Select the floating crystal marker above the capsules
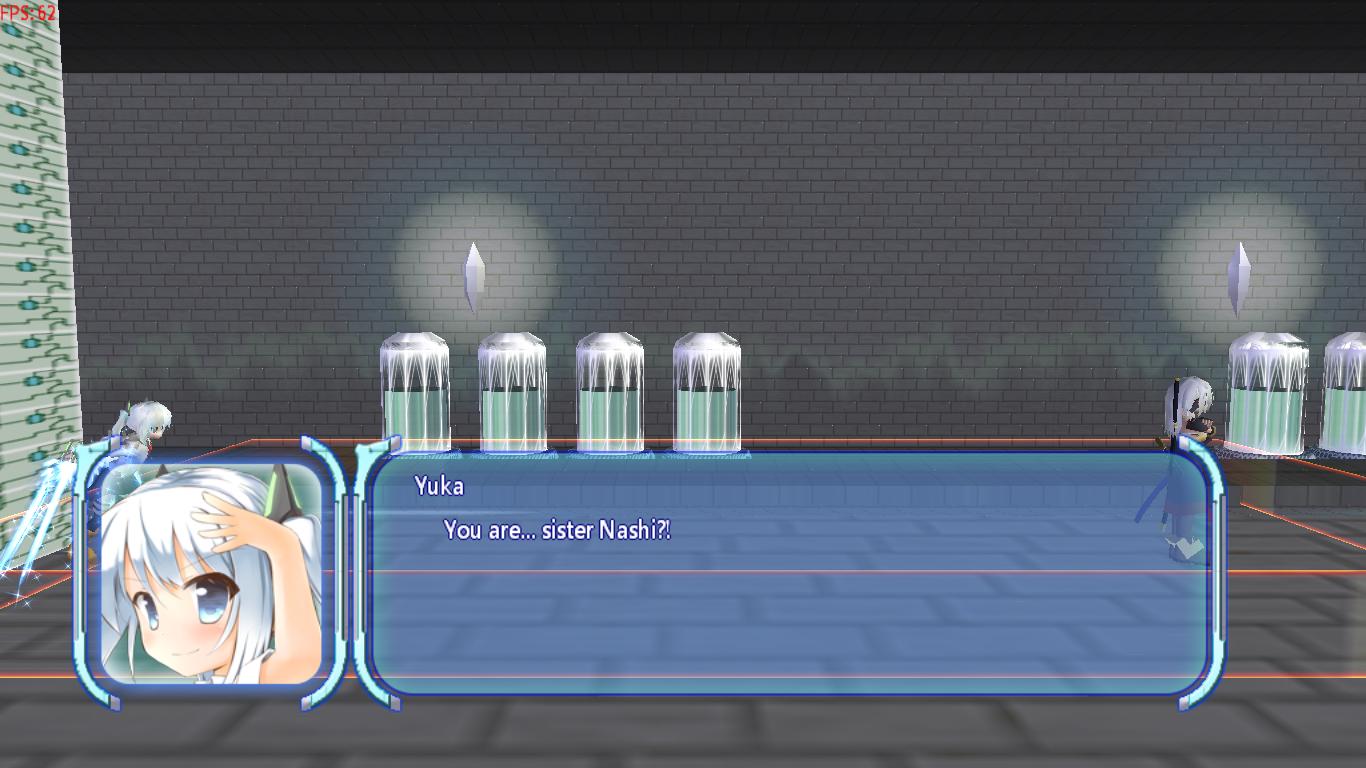 pyautogui.click(x=474, y=270)
